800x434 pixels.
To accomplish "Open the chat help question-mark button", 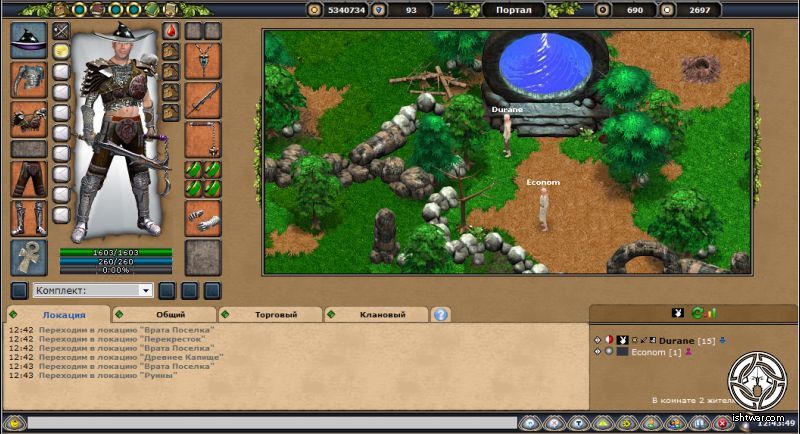I will (x=441, y=314).
